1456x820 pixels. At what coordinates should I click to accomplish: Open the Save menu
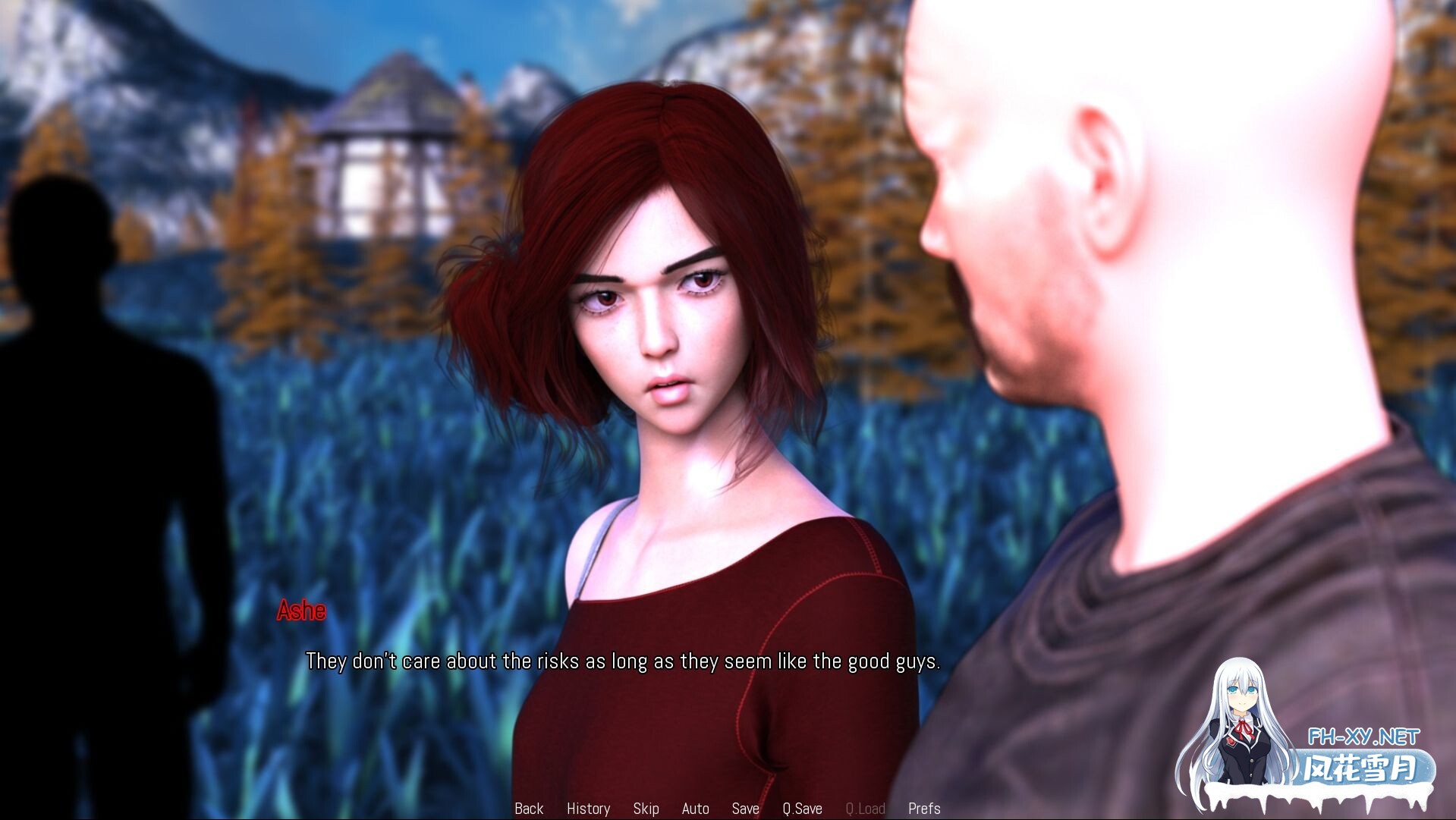[745, 809]
